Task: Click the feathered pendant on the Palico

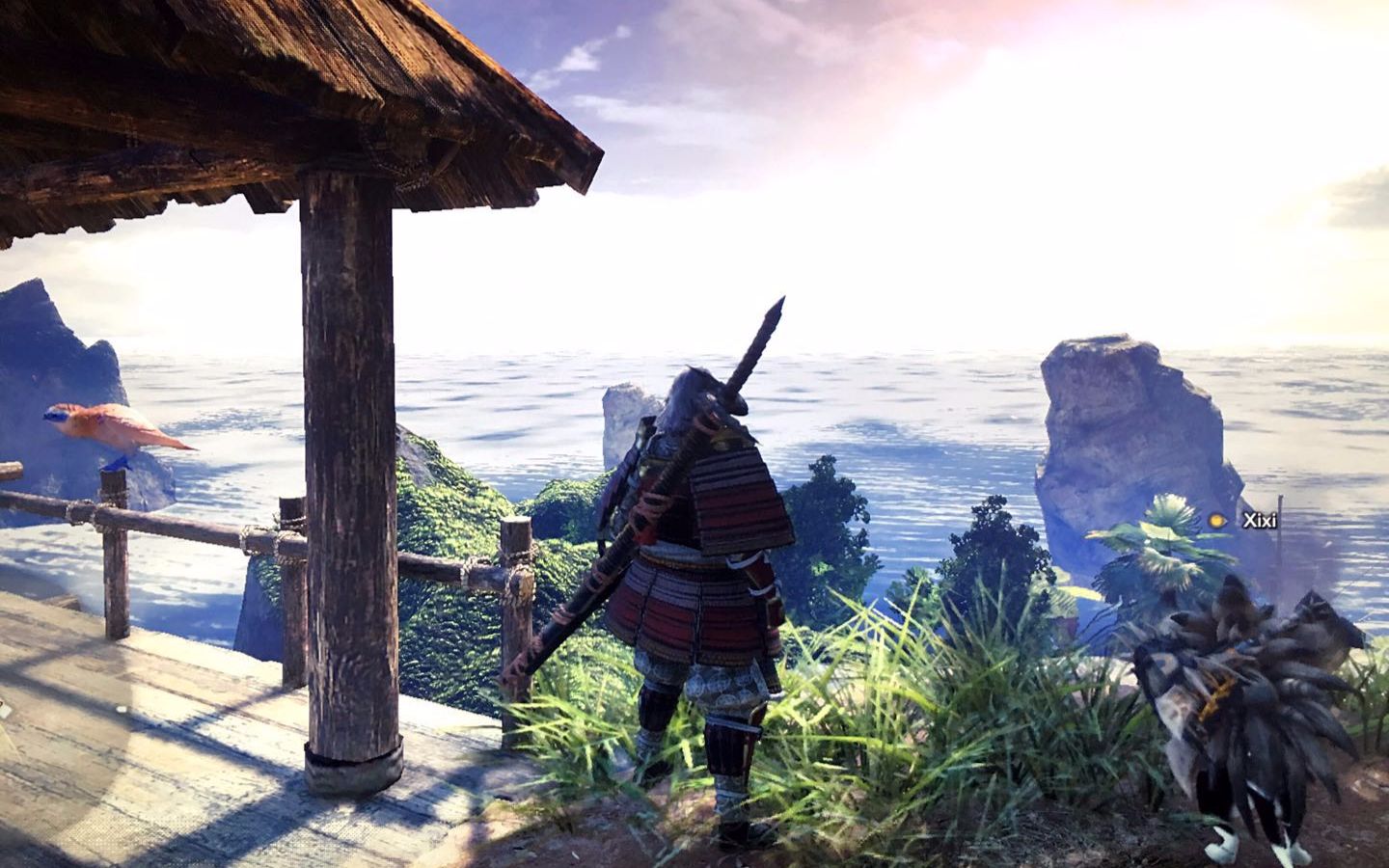Action: click(x=1215, y=694)
